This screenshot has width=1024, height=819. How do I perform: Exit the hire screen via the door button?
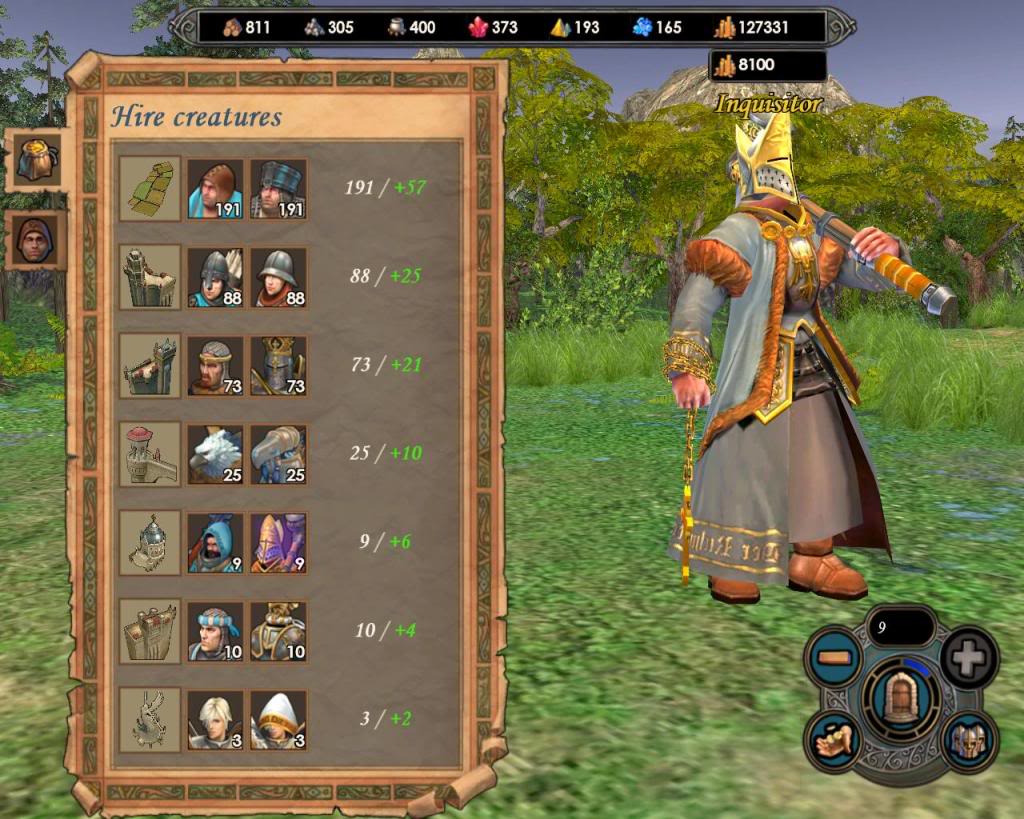tap(902, 698)
